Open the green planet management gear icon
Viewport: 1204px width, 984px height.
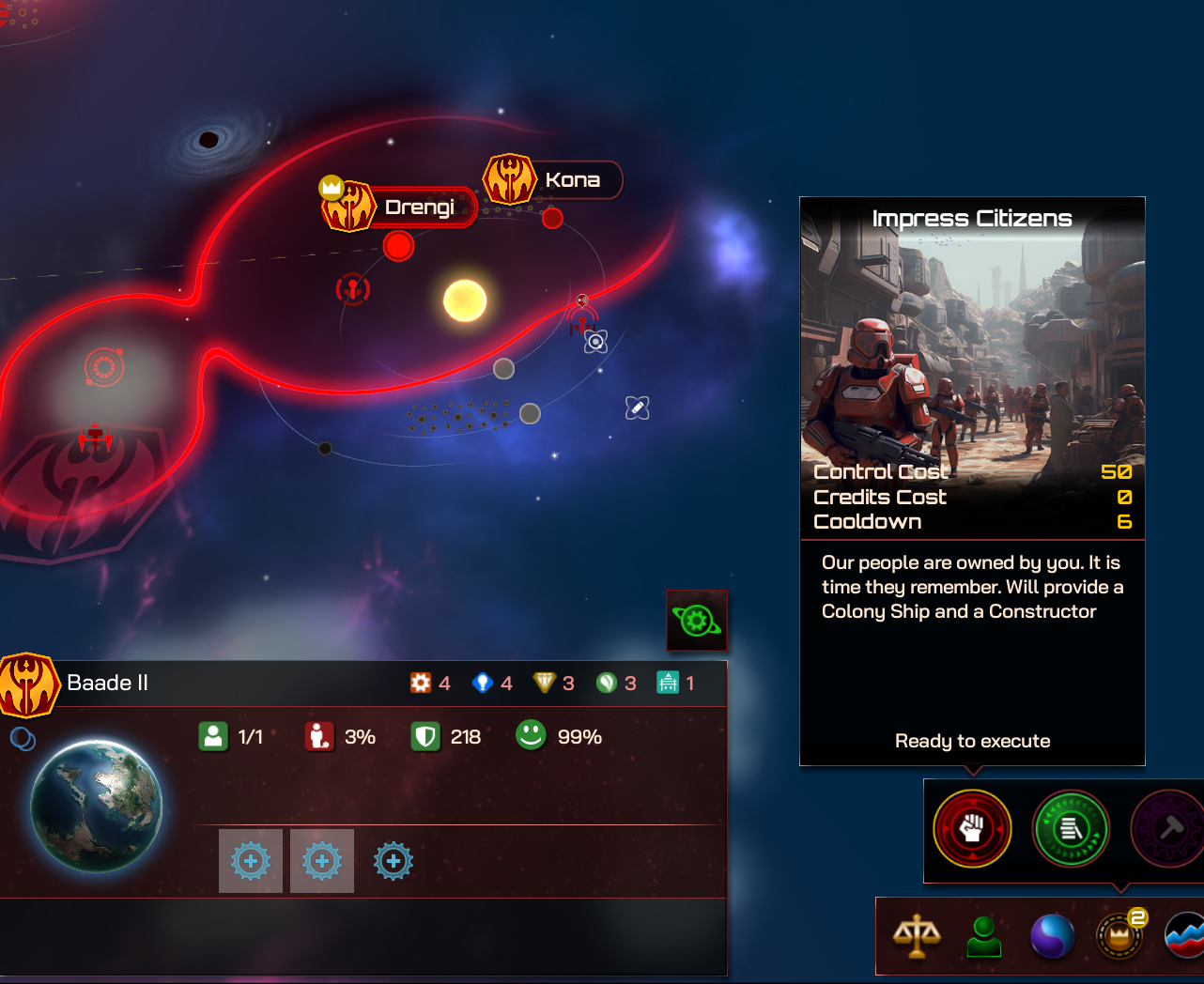697,620
